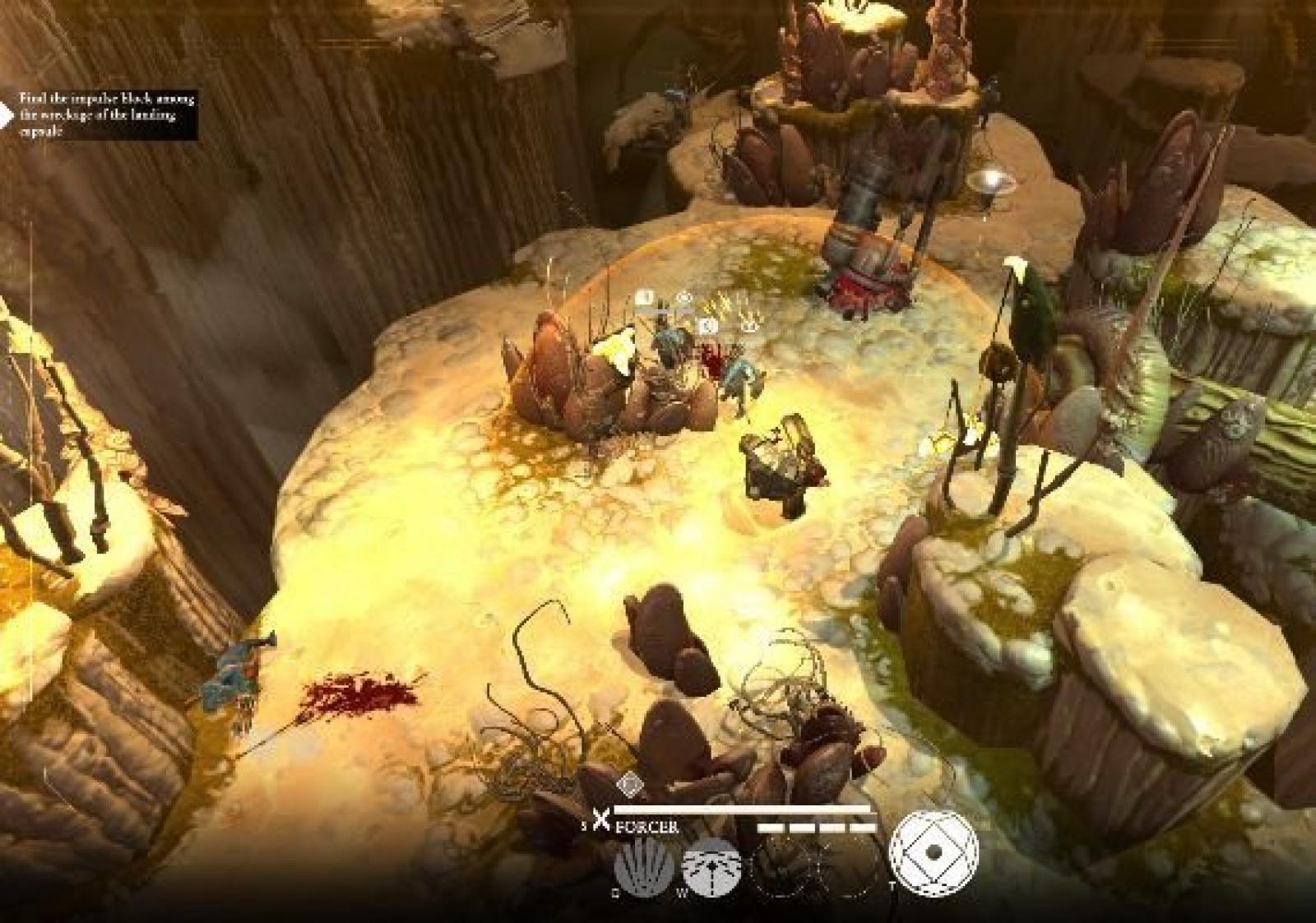Image resolution: width=1316 pixels, height=923 pixels.
Task: Activate the claw slash ability icon
Action: pyautogui.click(x=644, y=867)
